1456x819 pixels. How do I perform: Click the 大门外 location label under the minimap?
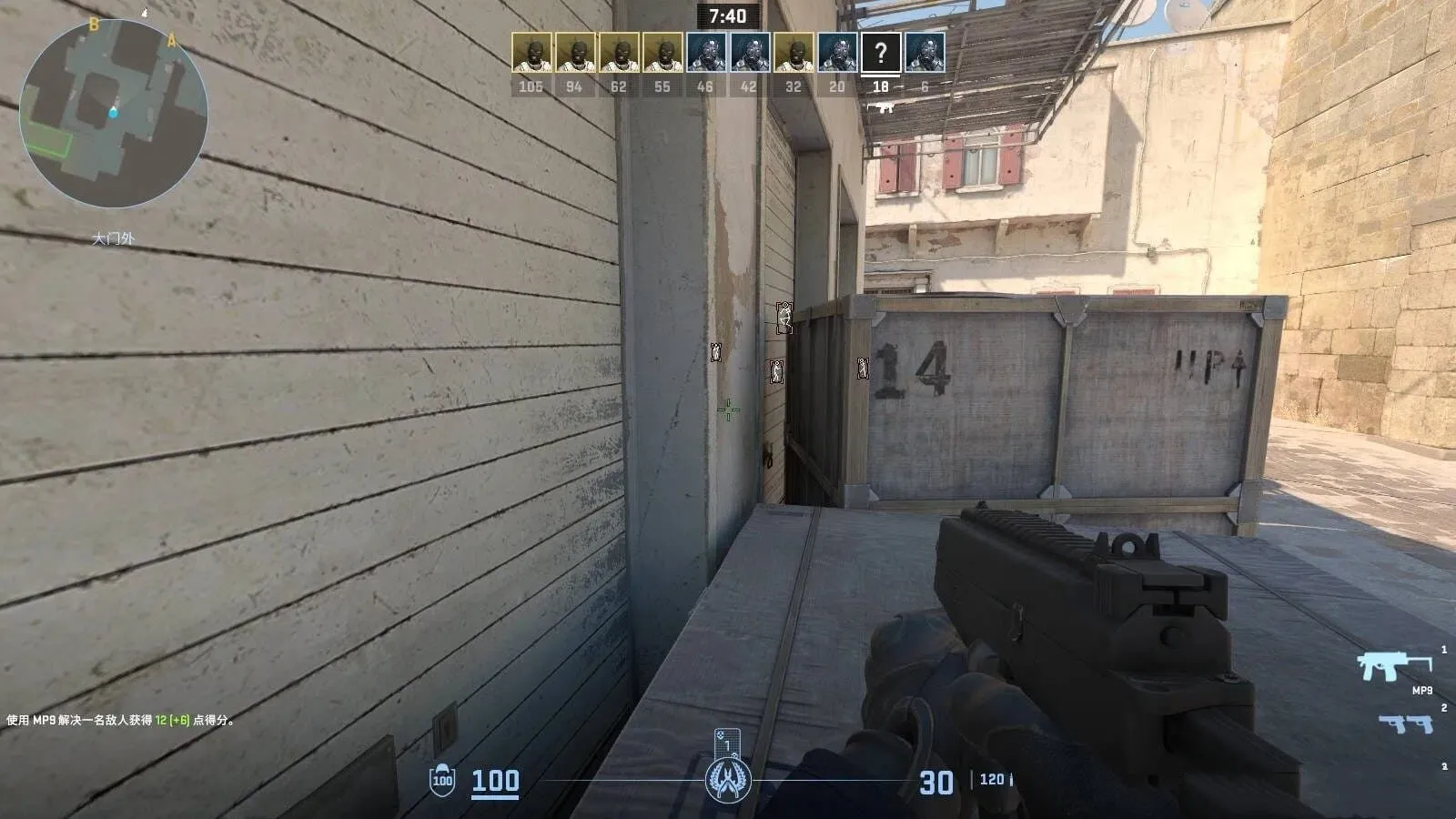click(111, 238)
